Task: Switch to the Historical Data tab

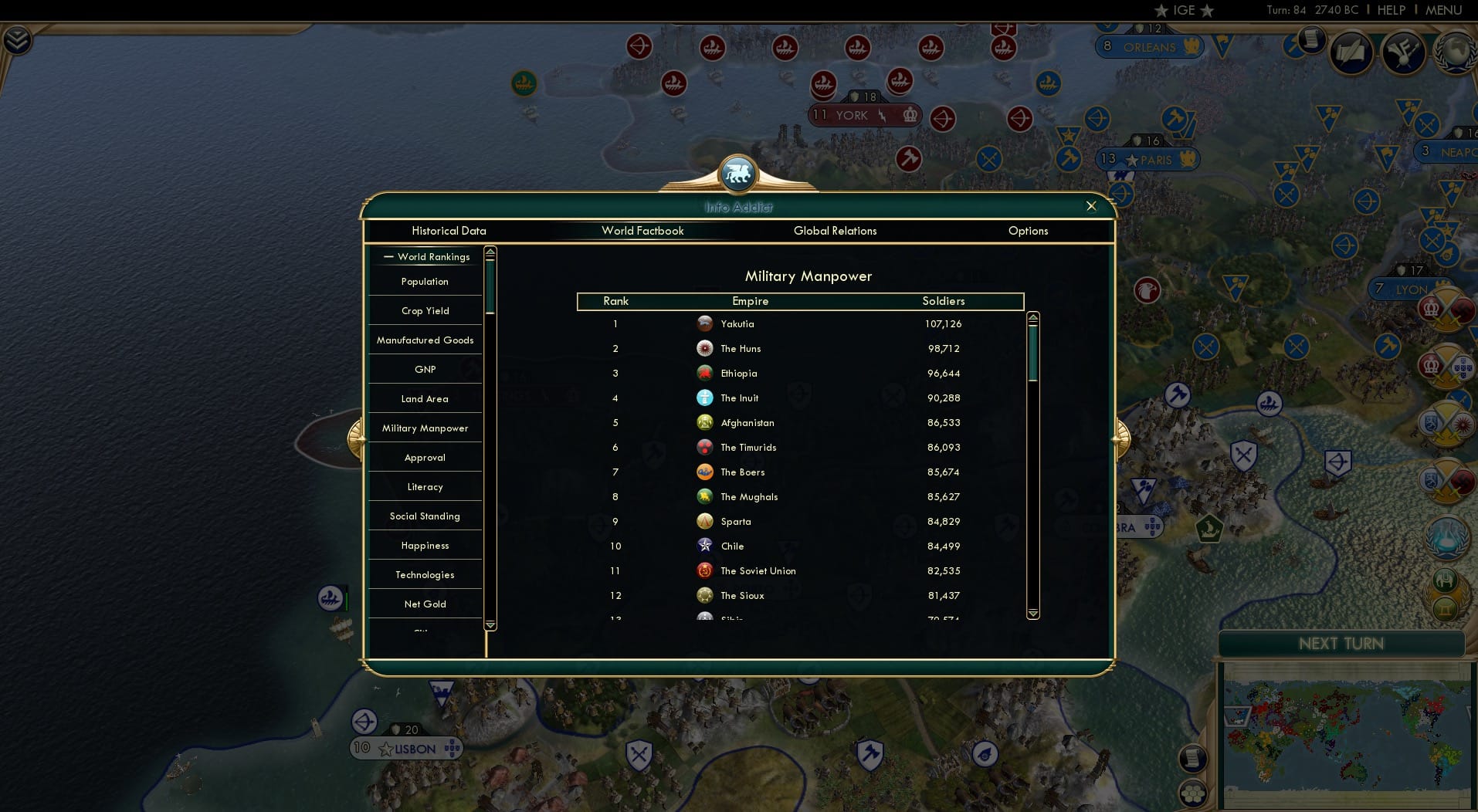Action: 449,231
